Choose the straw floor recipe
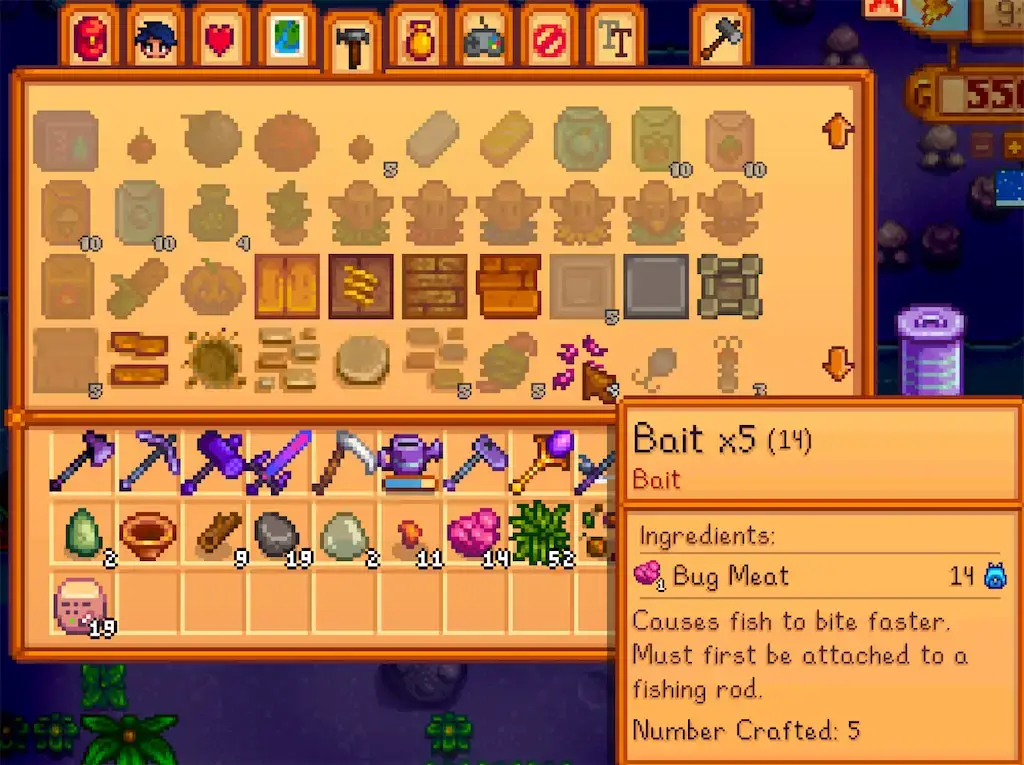Viewport: 1024px width, 765px height. coord(361,286)
